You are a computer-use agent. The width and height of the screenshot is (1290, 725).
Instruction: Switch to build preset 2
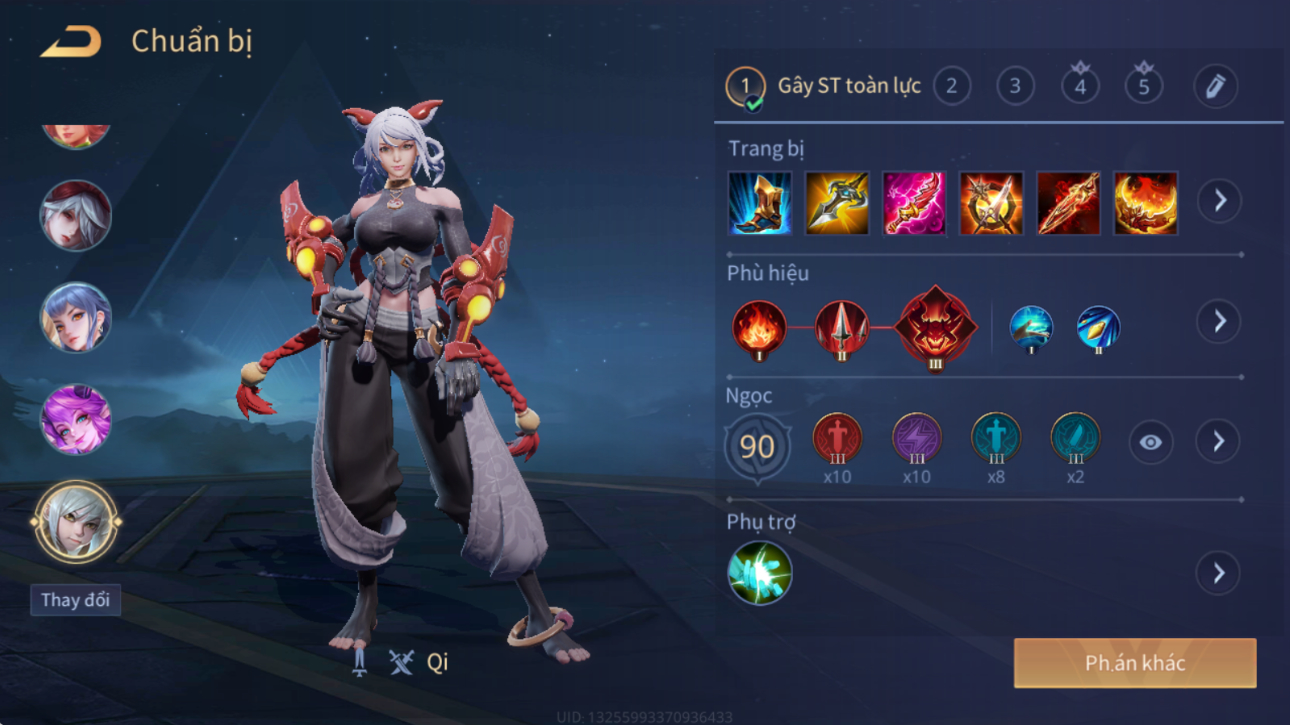(951, 87)
